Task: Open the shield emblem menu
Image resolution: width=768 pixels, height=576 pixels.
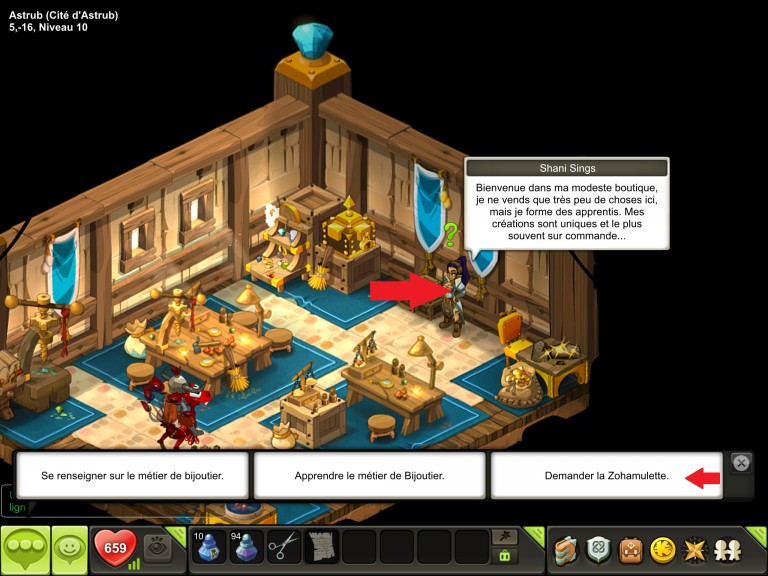Action: 598,549
